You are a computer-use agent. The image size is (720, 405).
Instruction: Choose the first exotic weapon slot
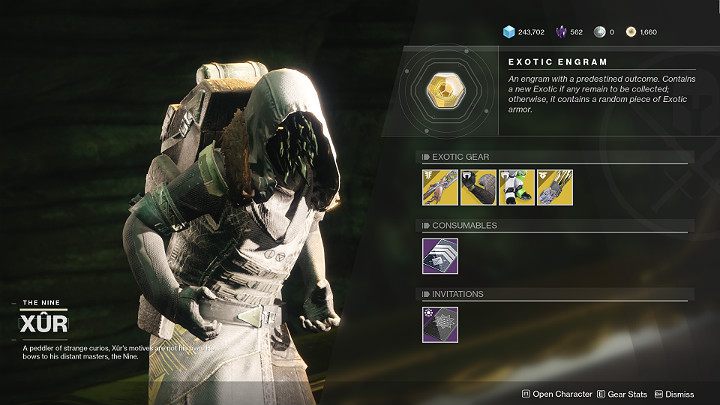tap(439, 186)
